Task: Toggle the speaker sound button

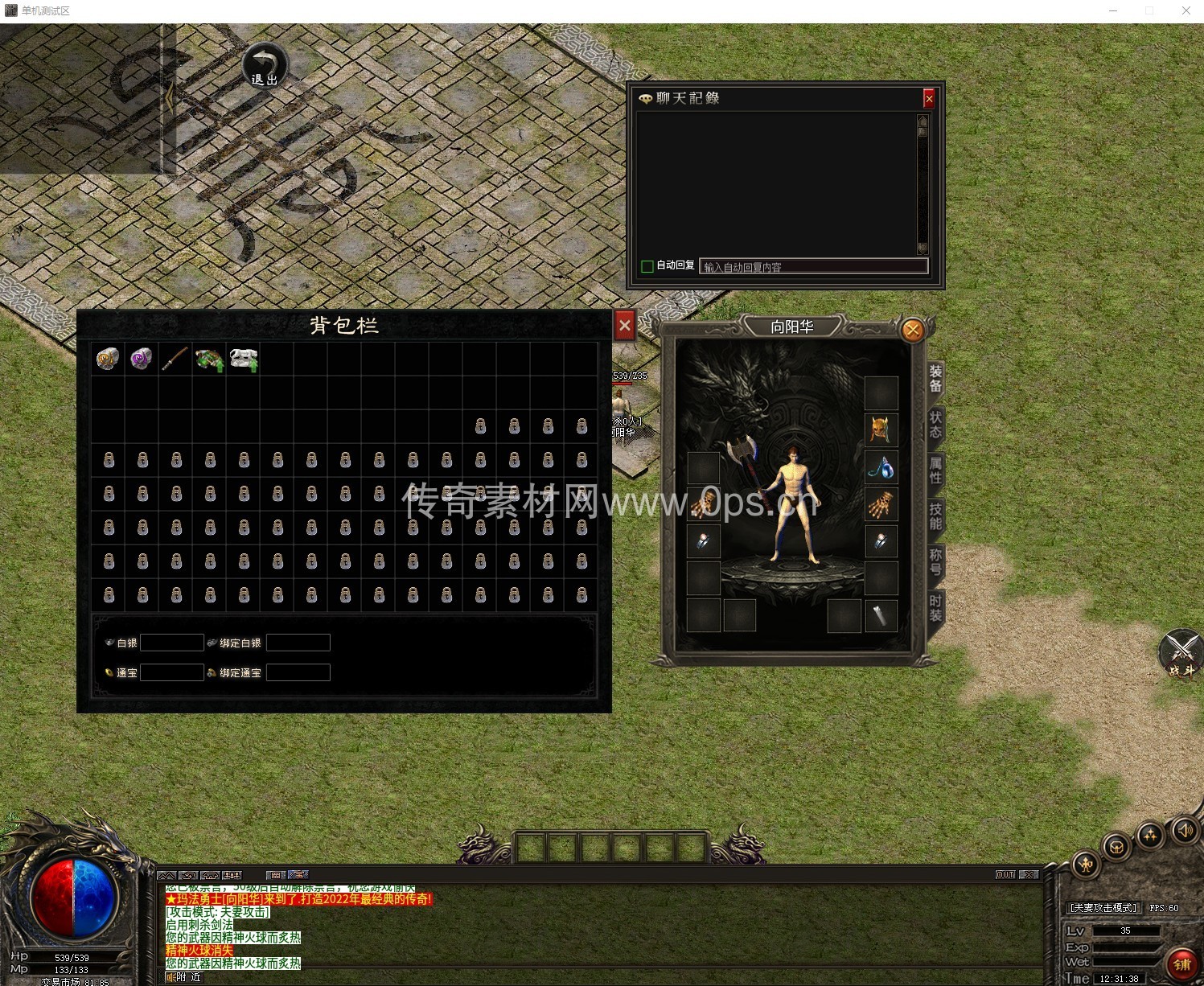Action: (1184, 830)
